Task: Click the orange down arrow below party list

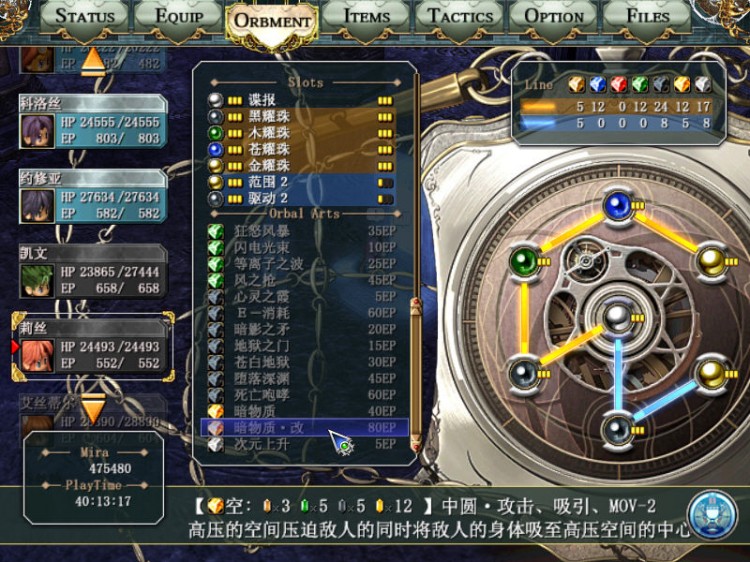Action: point(92,408)
